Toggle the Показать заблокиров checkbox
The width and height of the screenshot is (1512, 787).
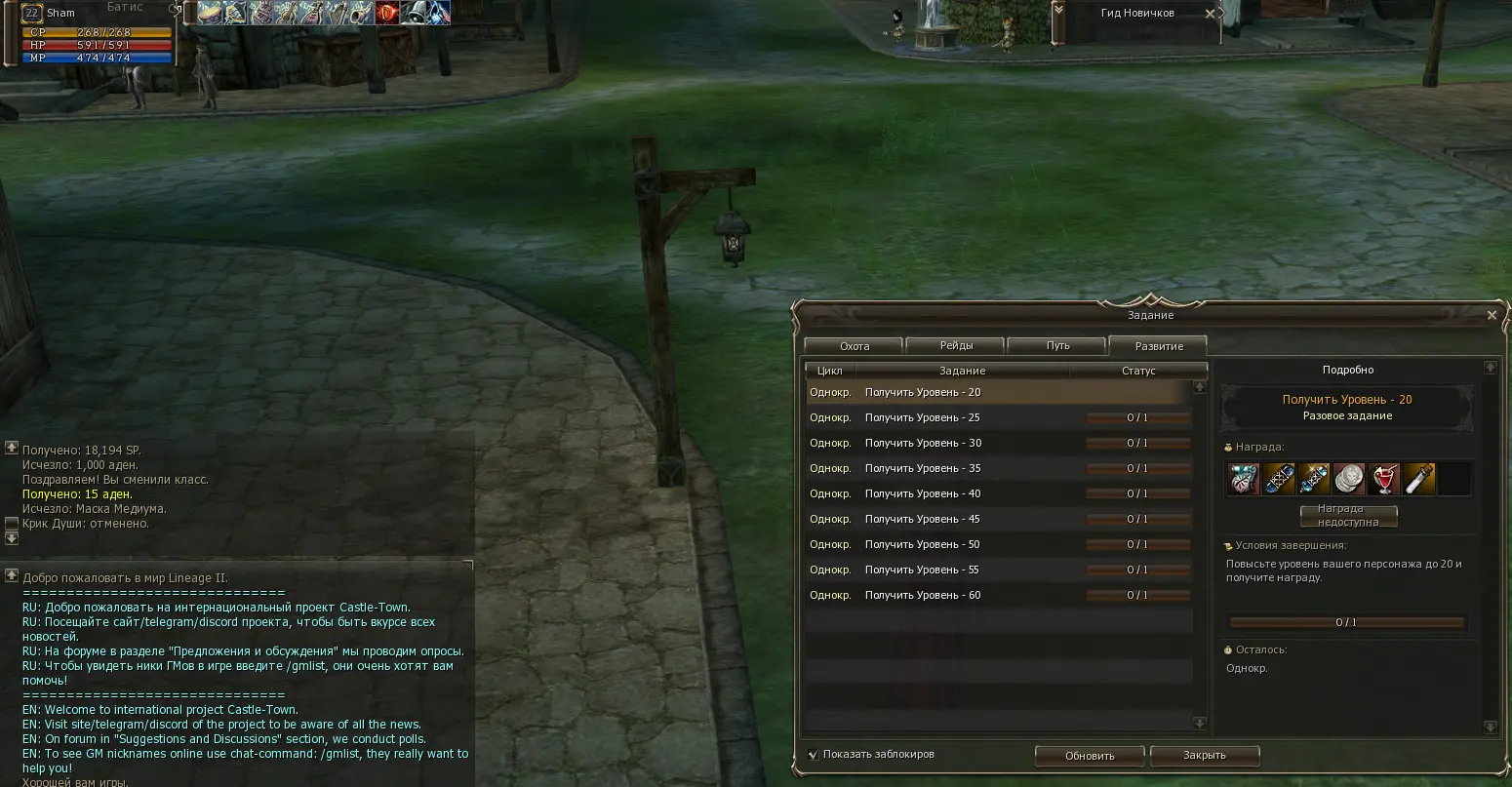[813, 754]
